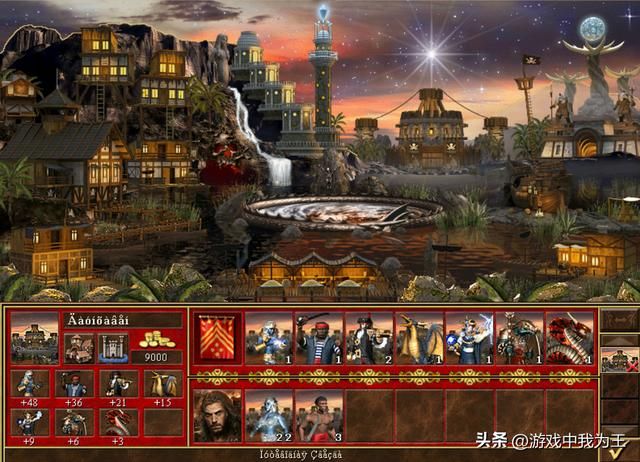Select the hero's stack of 3 Seamen
Viewport: 640px width, 462px height.
[x=318, y=415]
